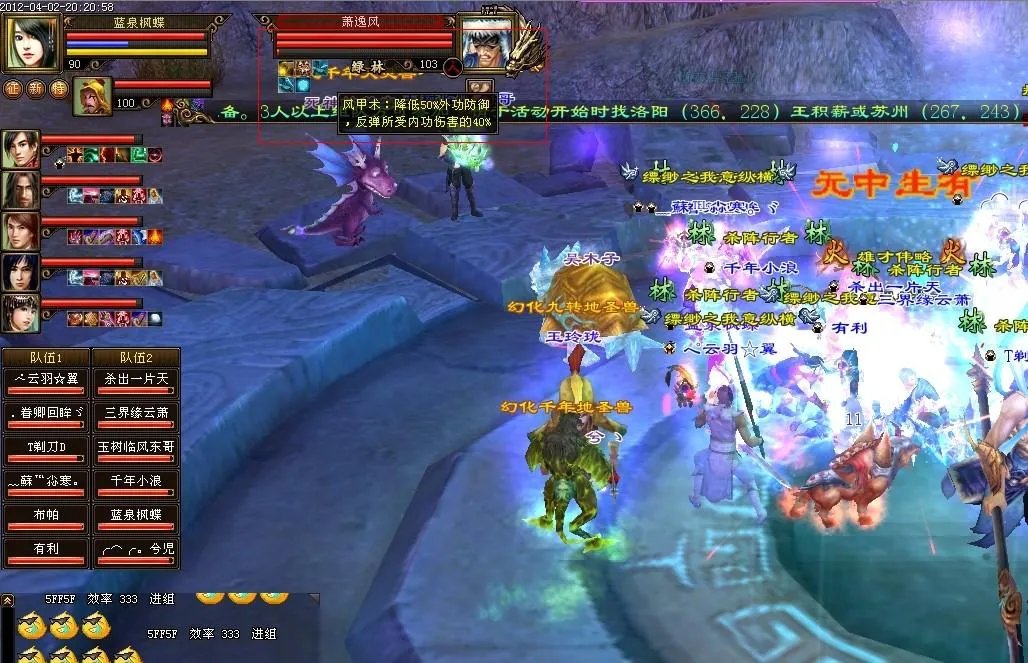This screenshot has height=663, width=1028.
Task: Open the 征 round button
Action: [13, 88]
